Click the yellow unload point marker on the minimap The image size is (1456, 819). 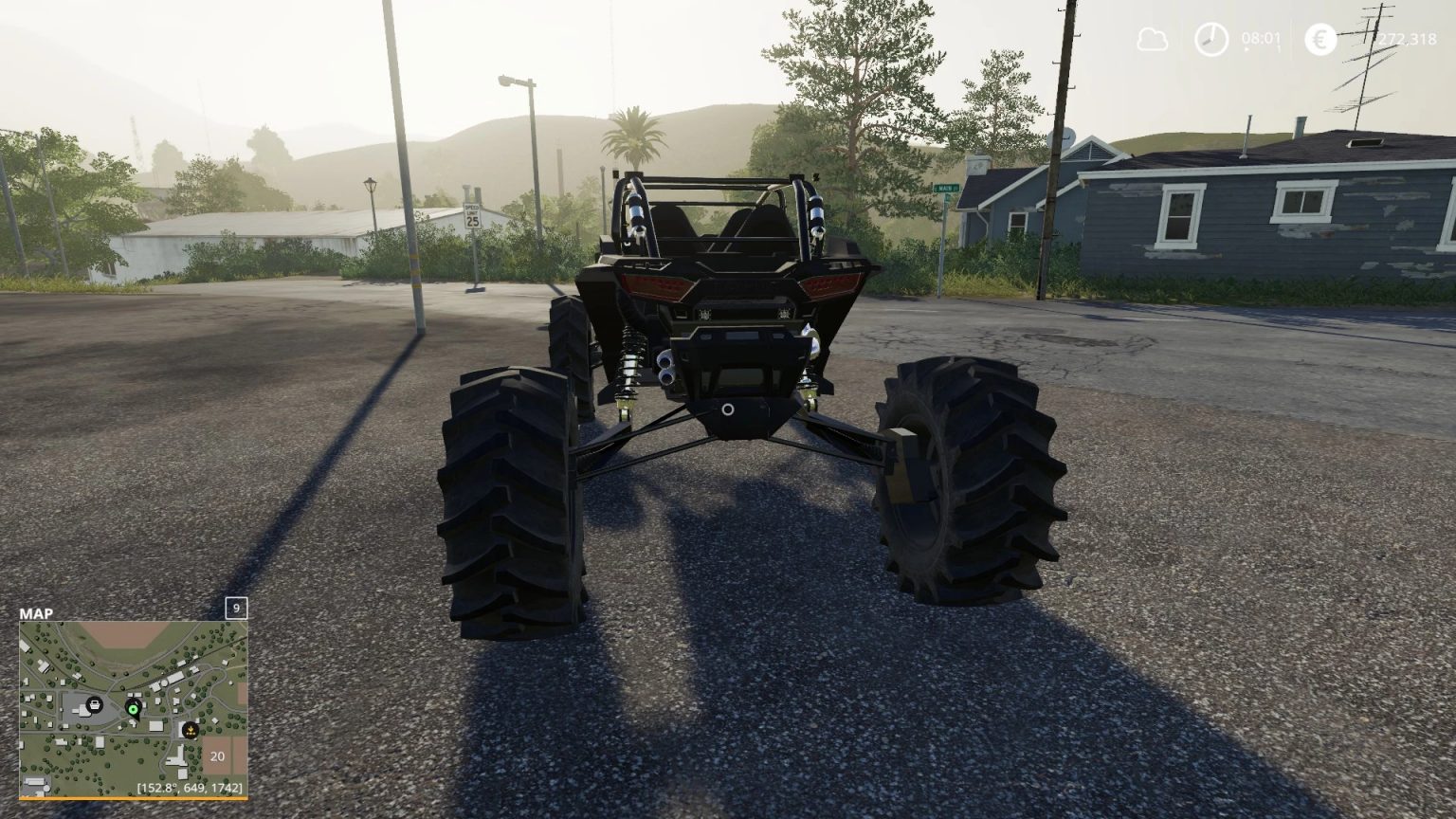pyautogui.click(x=190, y=730)
